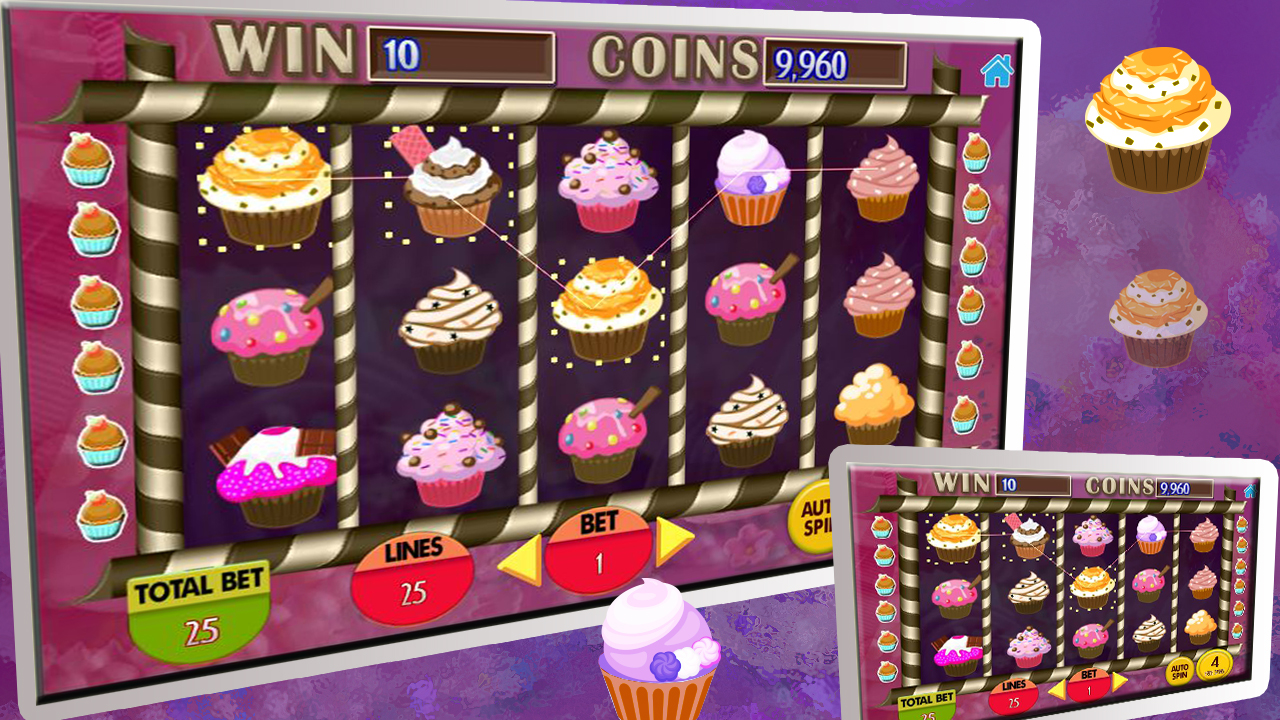Open home from the small inset screen's house icon
This screenshot has height=720, width=1280.
click(1249, 491)
